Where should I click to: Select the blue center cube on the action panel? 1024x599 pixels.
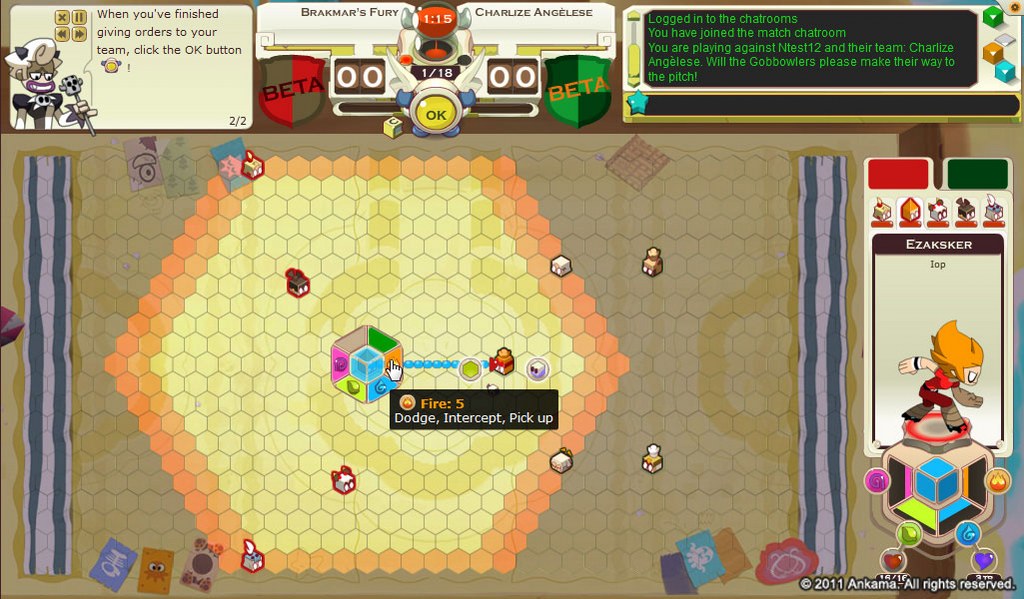937,483
